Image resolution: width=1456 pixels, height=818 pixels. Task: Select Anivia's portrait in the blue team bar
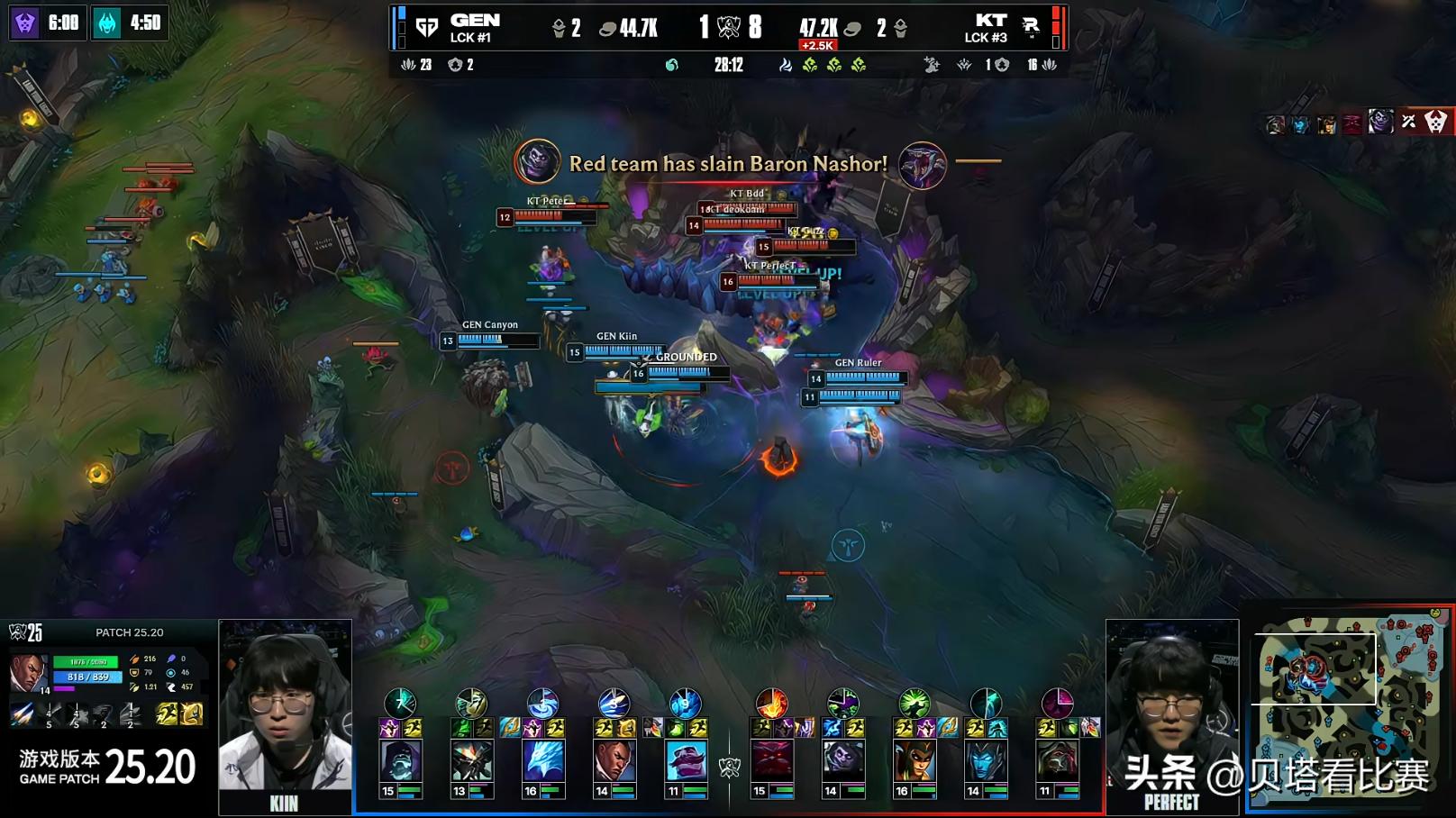pos(543,761)
